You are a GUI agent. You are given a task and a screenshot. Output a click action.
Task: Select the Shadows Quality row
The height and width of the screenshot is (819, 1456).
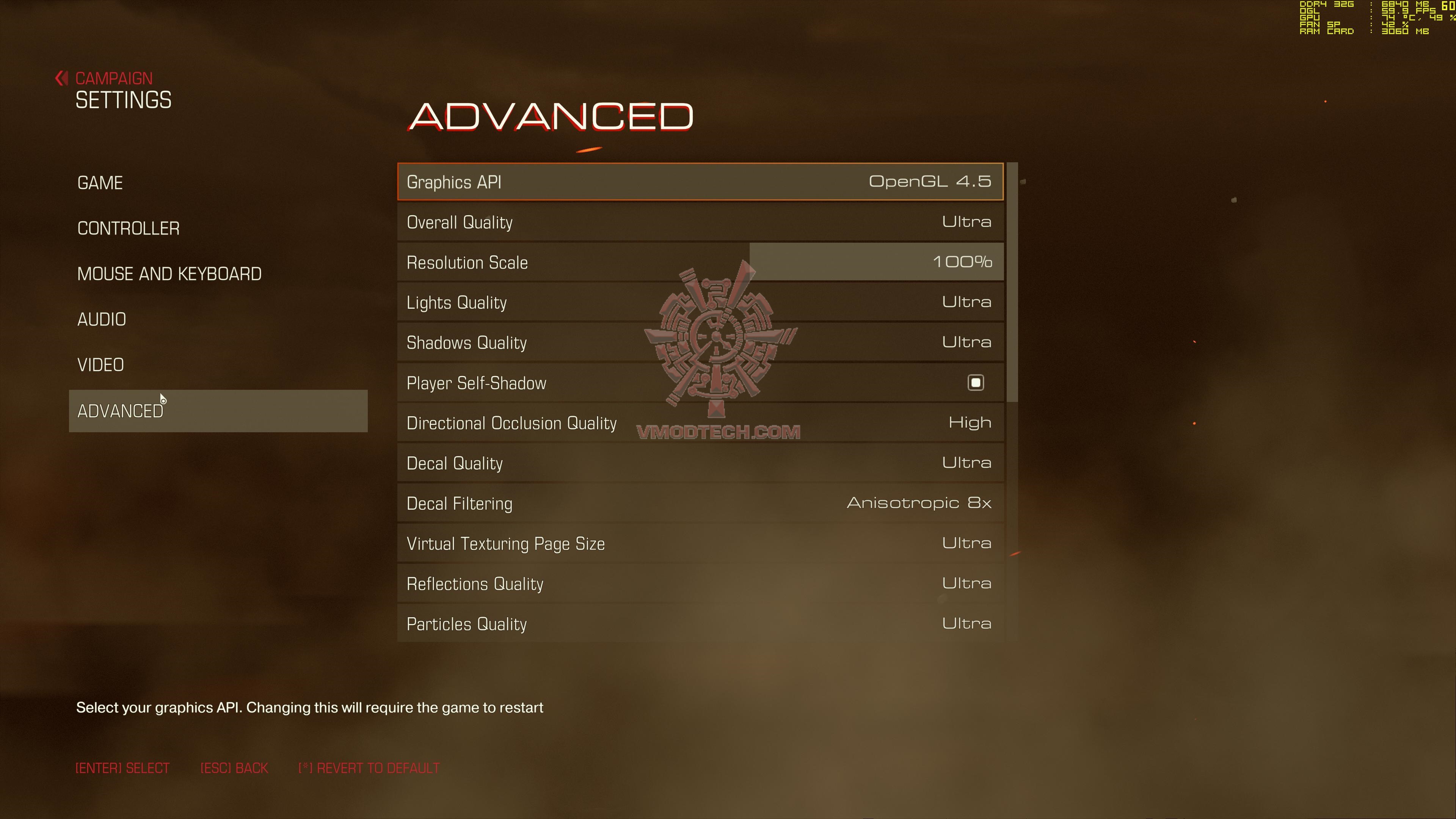coord(700,342)
